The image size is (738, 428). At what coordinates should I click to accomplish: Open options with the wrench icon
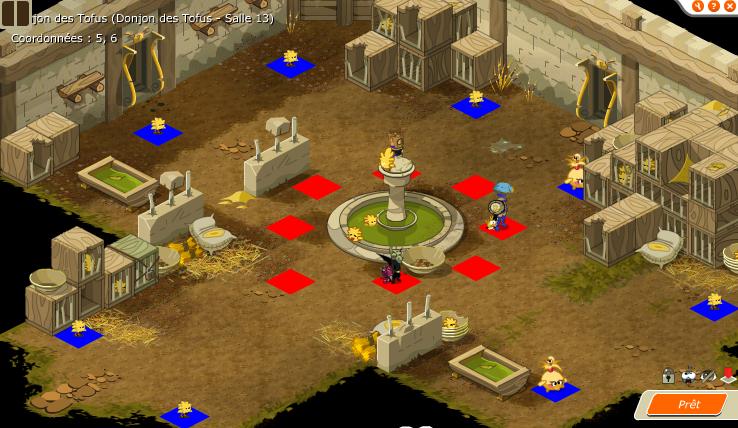(x=700, y=5)
